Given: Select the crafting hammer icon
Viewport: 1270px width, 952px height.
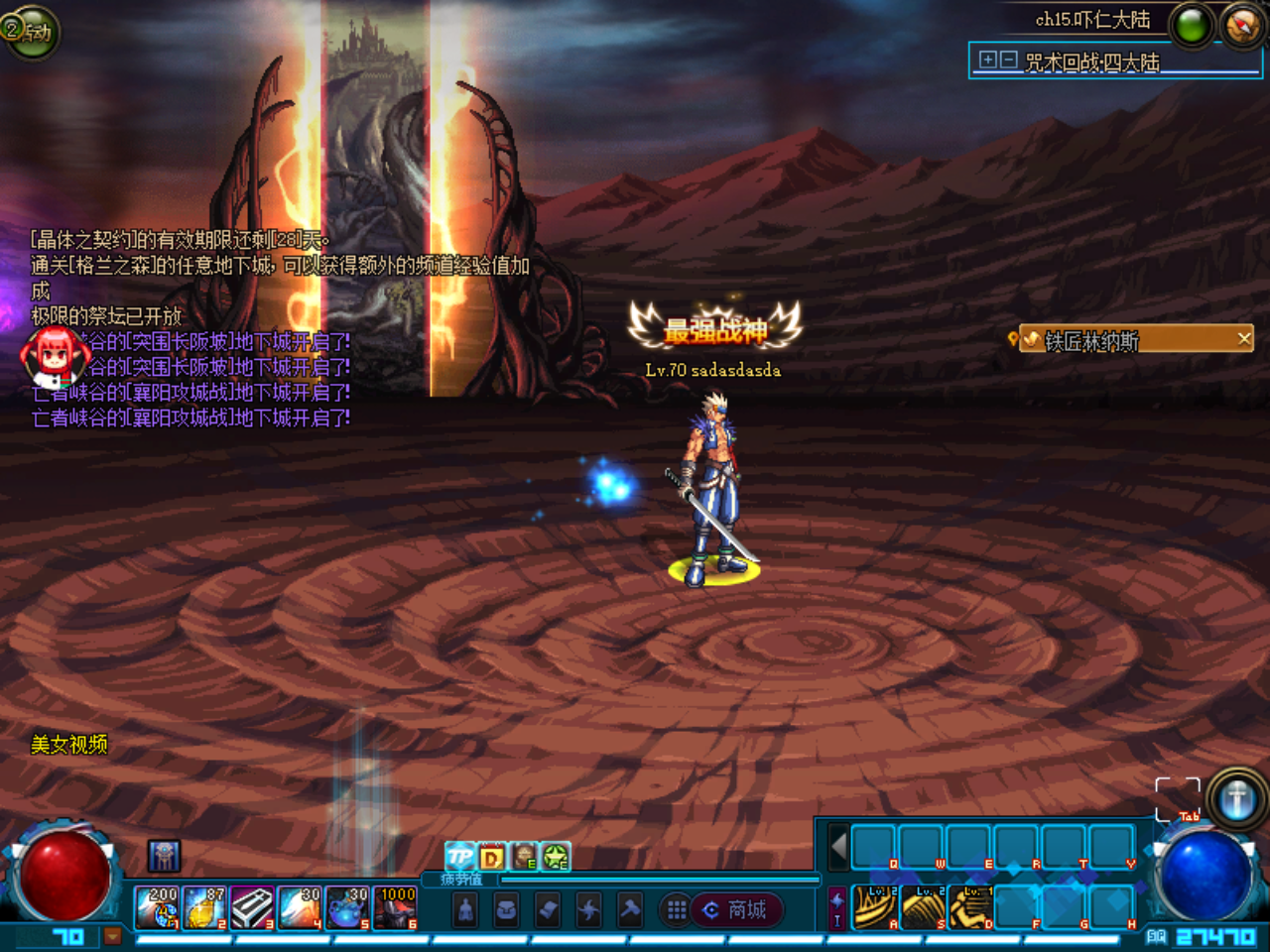Looking at the screenshot, I should (x=630, y=909).
